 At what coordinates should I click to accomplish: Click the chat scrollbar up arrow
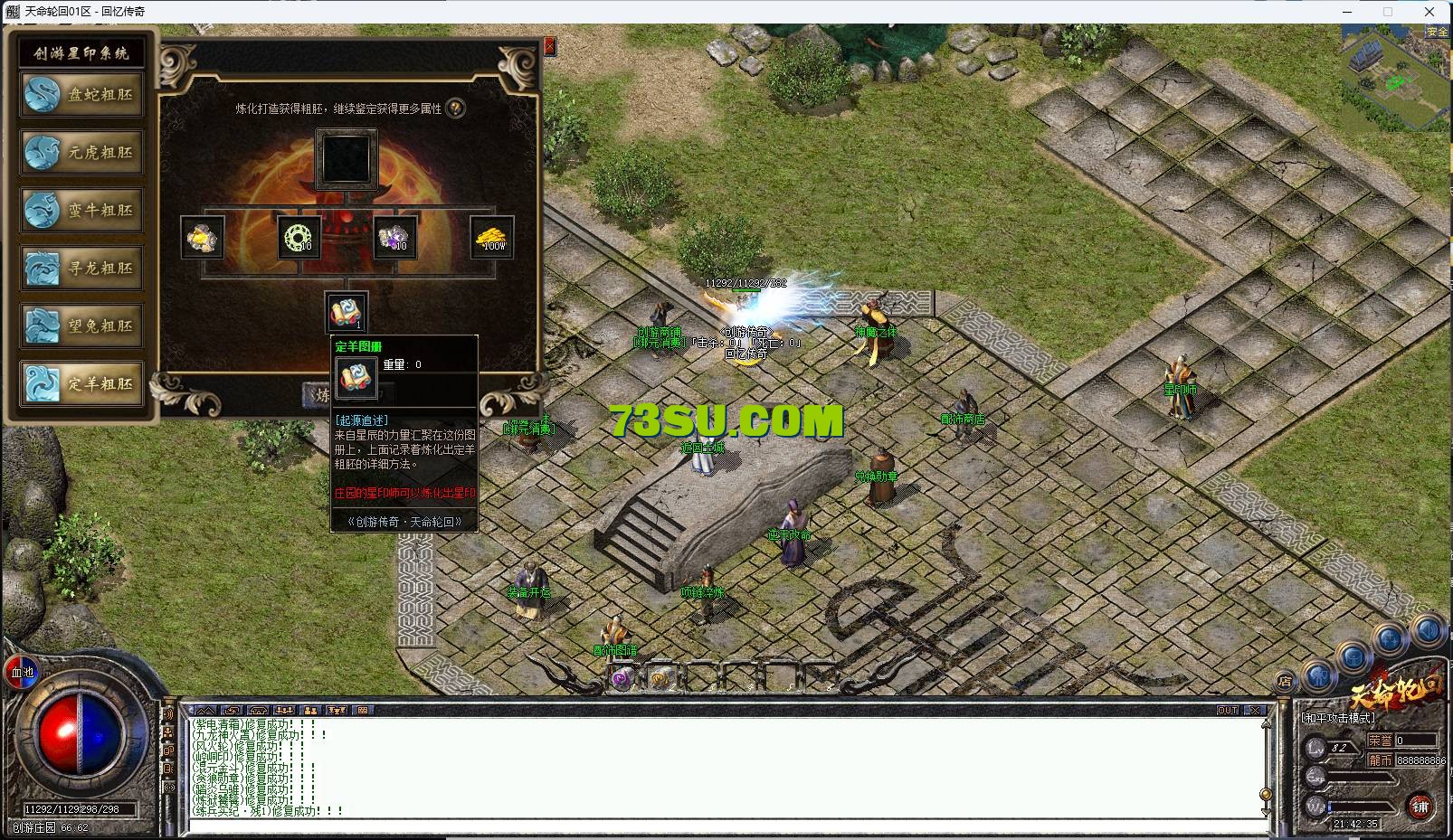click(x=1266, y=723)
